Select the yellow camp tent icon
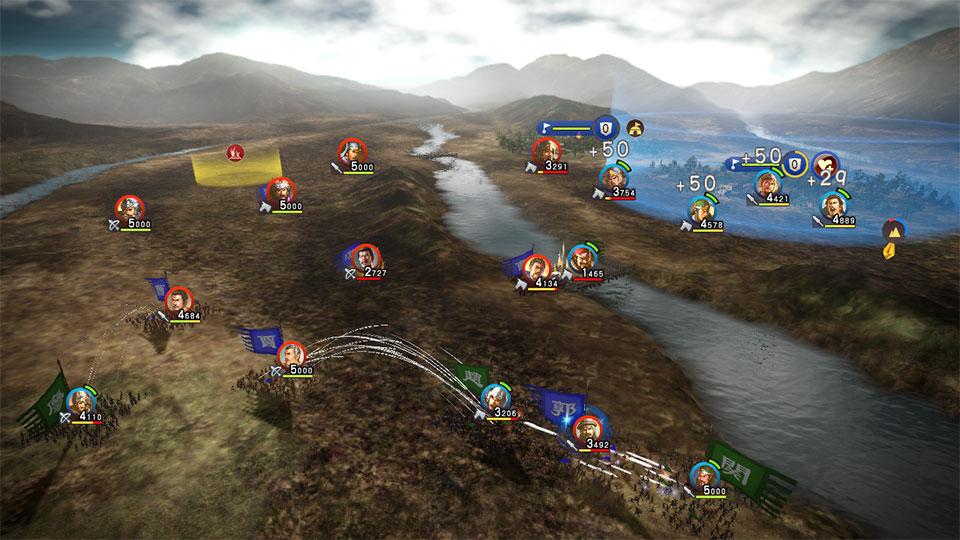Screen dimensions: 960x540 click(635, 127)
